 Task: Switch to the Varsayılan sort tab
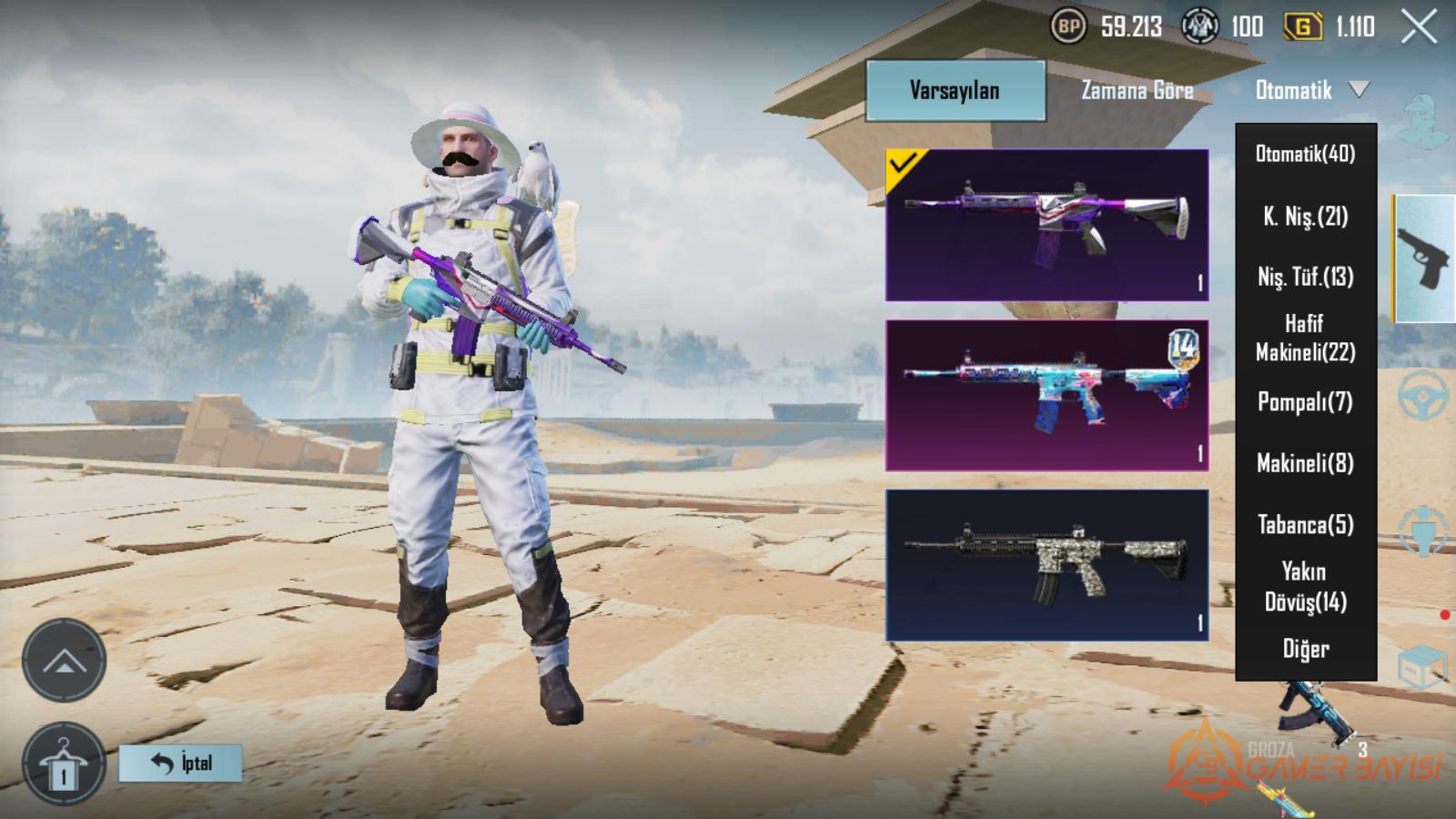pyautogui.click(x=955, y=90)
